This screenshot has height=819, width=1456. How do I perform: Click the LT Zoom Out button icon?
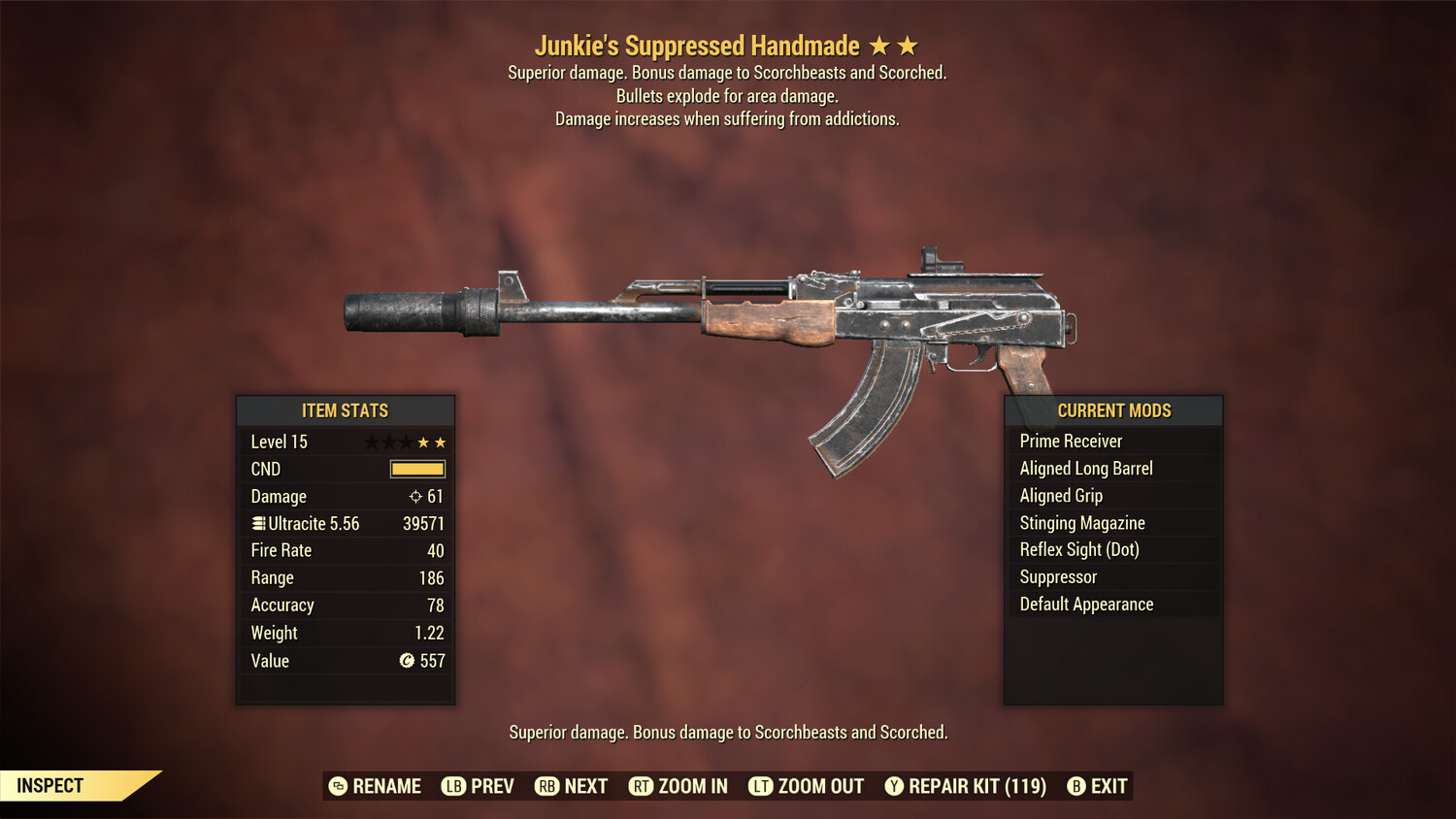coord(762,786)
